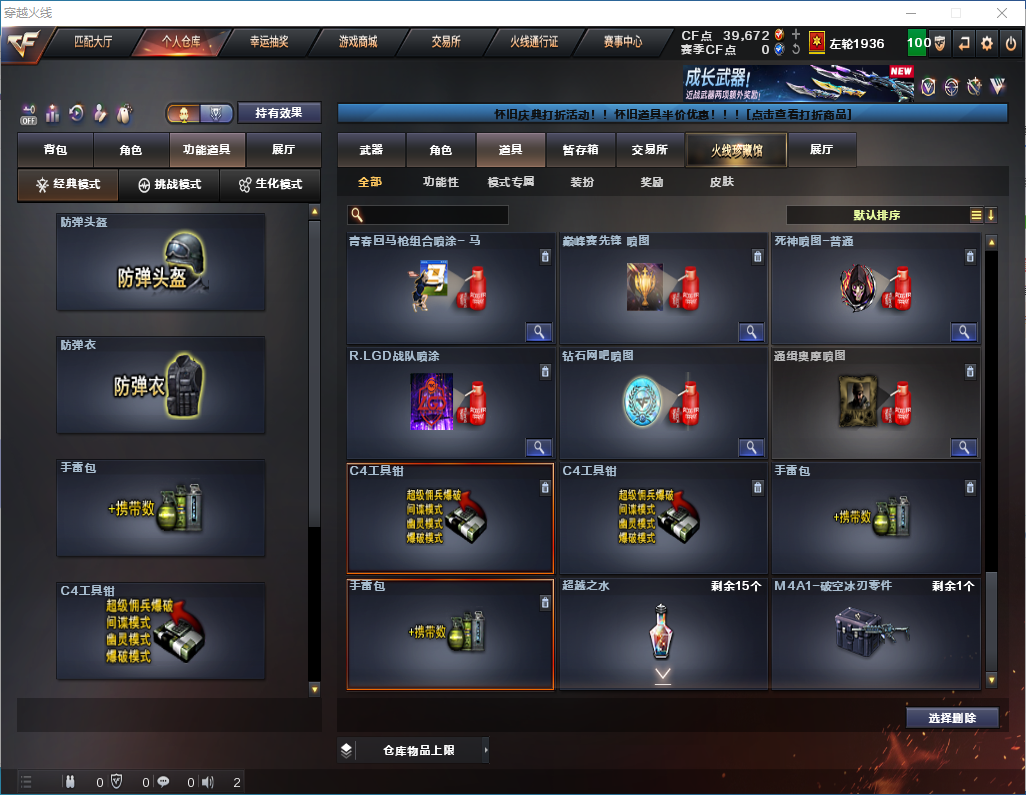Close the game window
This screenshot has height=795, width=1026.
point(1002,13)
